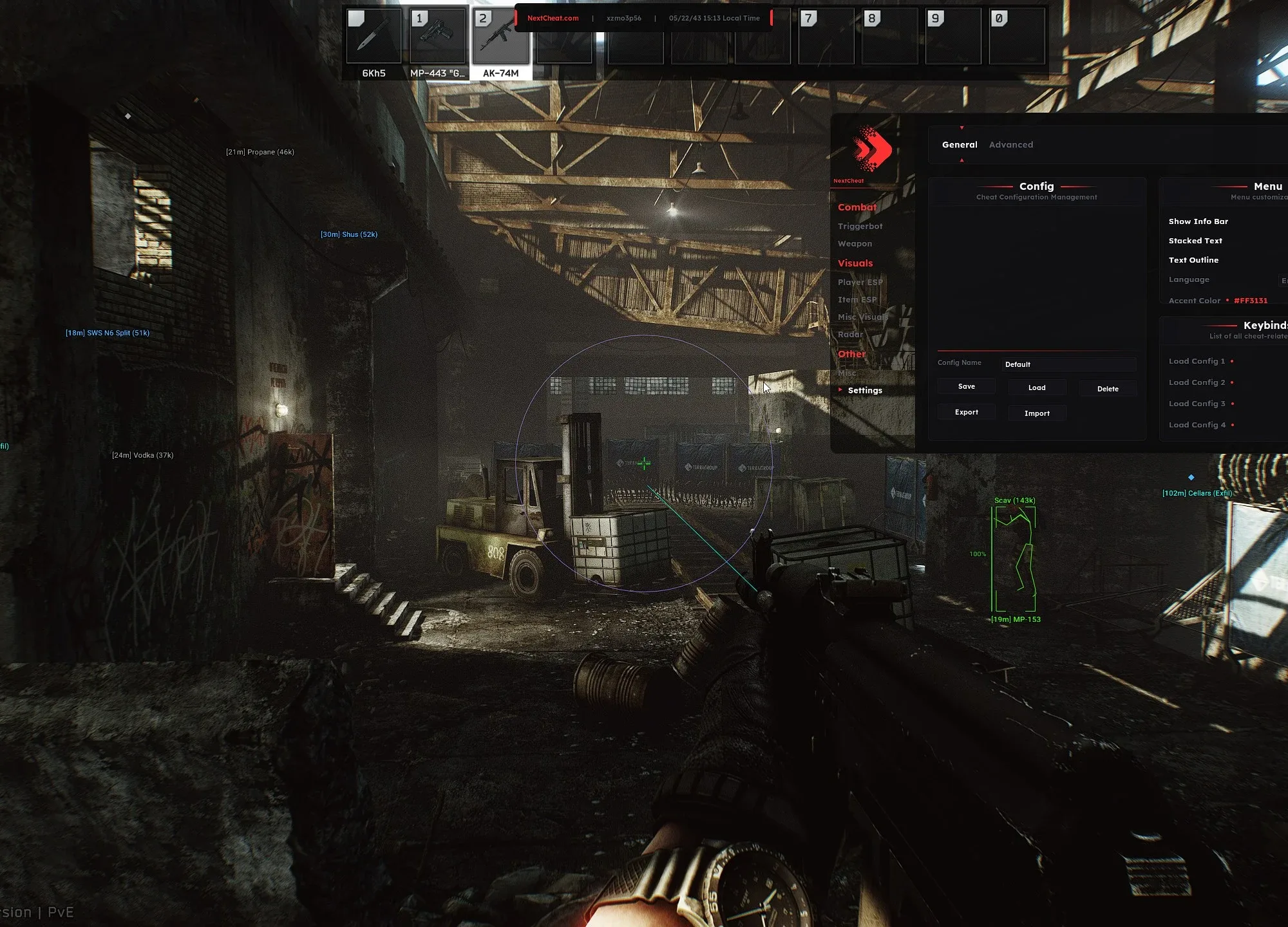The height and width of the screenshot is (927, 1288).
Task: Select the Settings sidebar entry
Action: coord(864,391)
